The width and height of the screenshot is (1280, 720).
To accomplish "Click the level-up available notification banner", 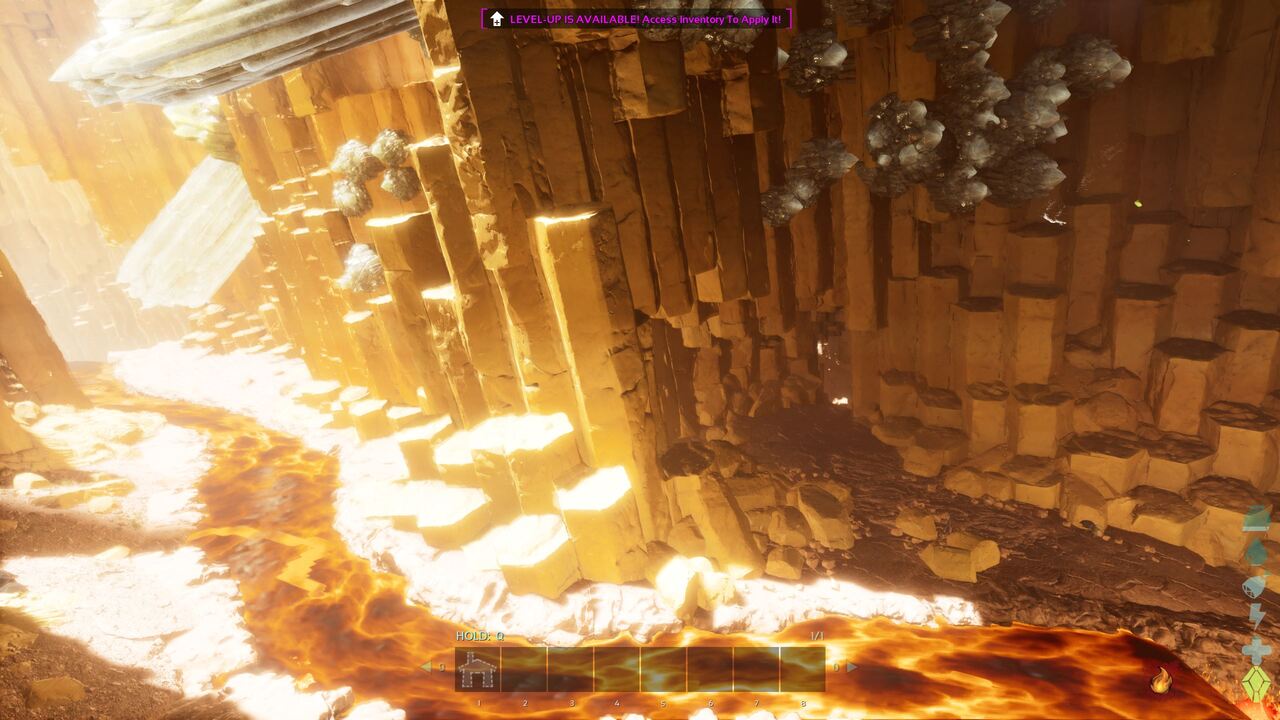I will [636, 19].
